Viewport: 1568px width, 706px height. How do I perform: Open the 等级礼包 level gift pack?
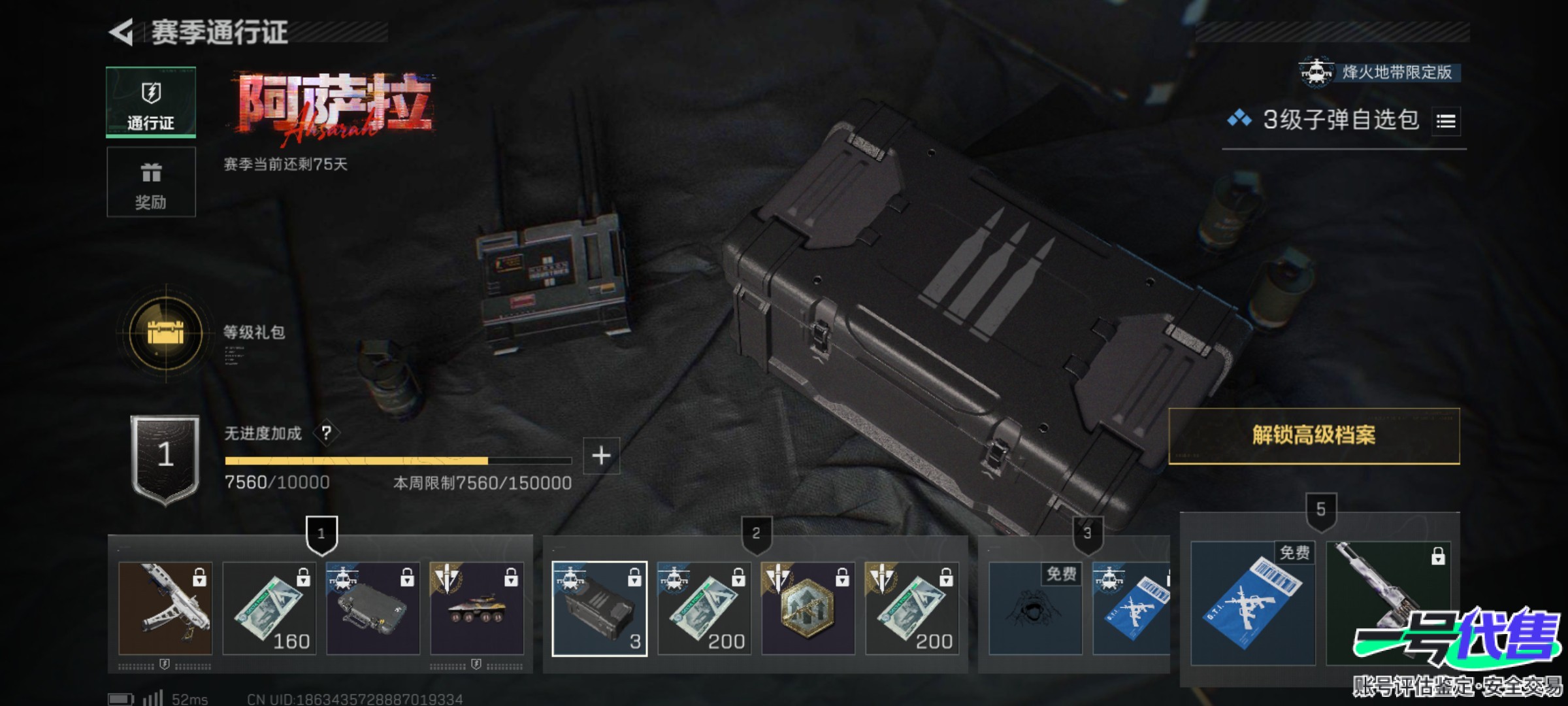tap(166, 333)
